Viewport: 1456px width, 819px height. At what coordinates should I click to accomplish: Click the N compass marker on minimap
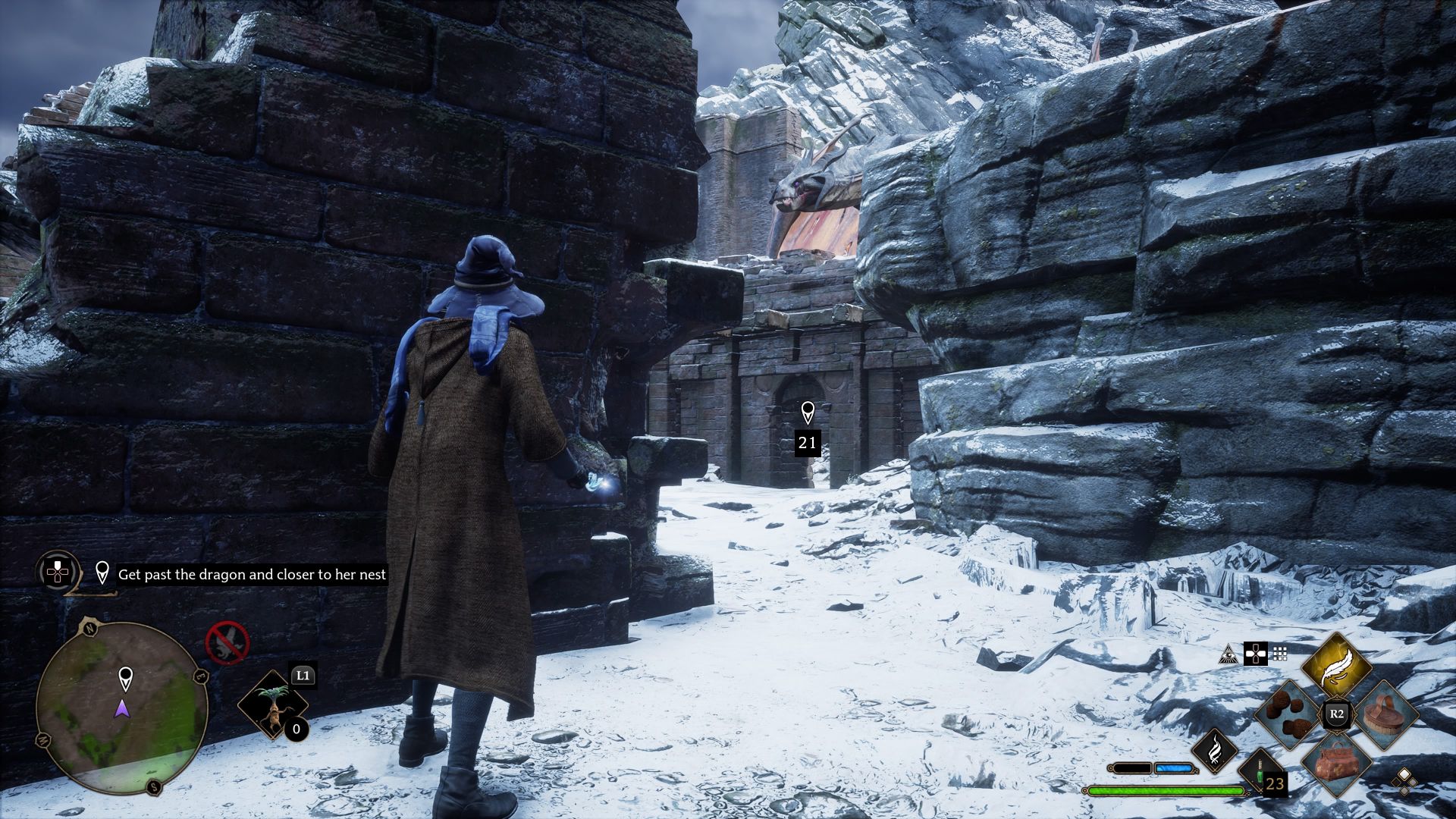[x=90, y=629]
